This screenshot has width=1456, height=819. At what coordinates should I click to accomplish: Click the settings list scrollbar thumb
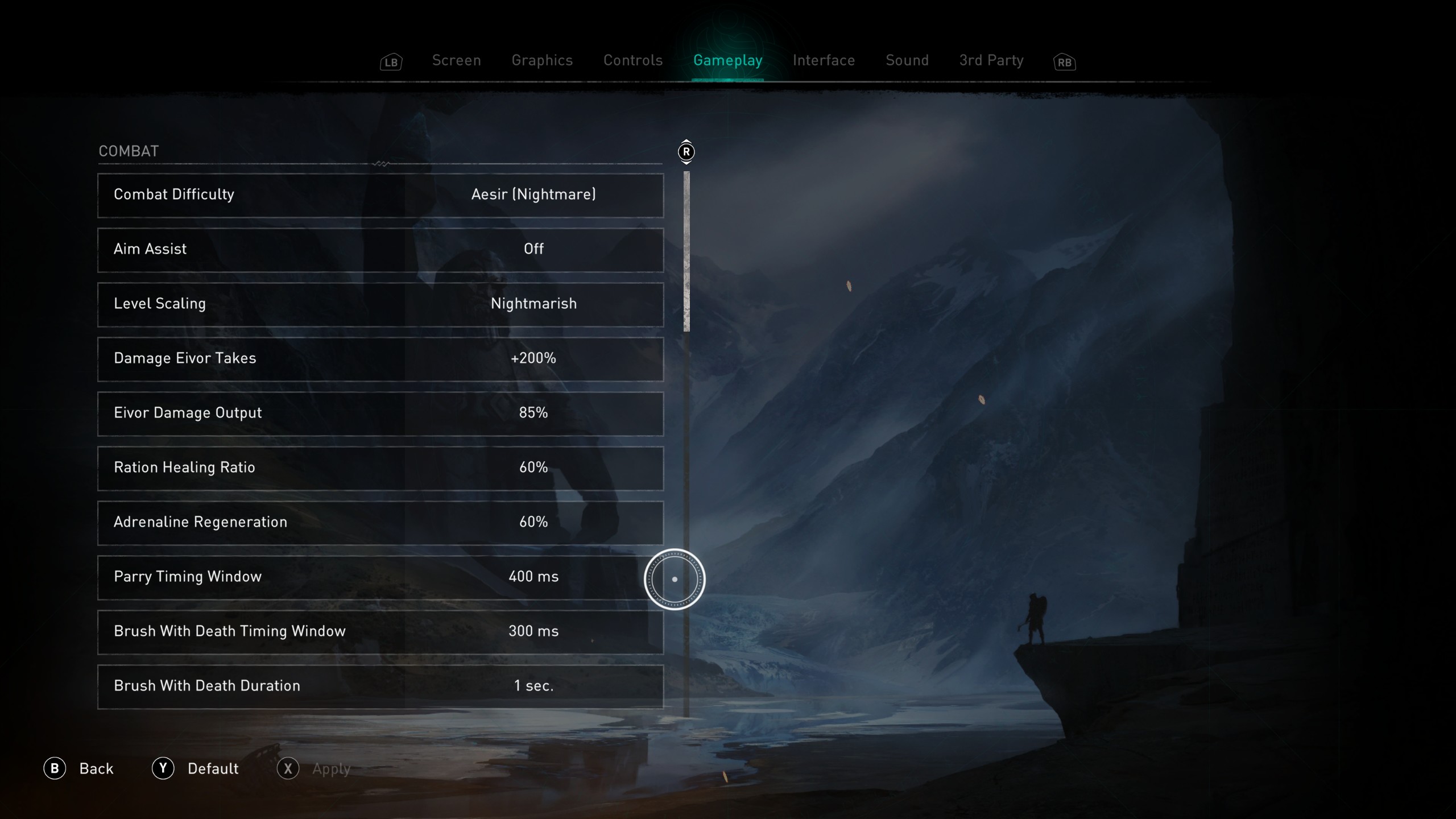[686, 251]
